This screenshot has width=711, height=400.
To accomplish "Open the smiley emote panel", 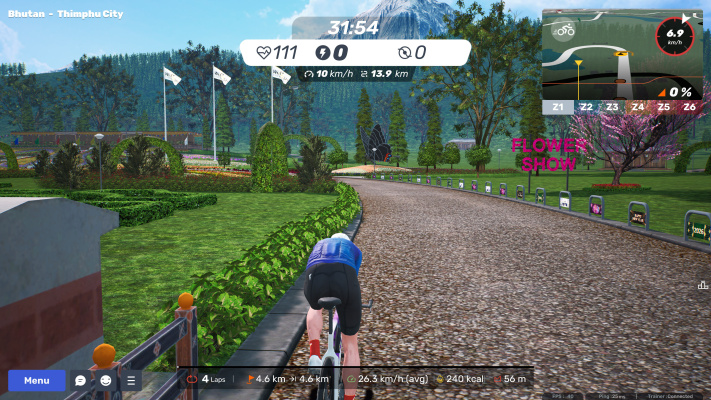I will coord(106,381).
